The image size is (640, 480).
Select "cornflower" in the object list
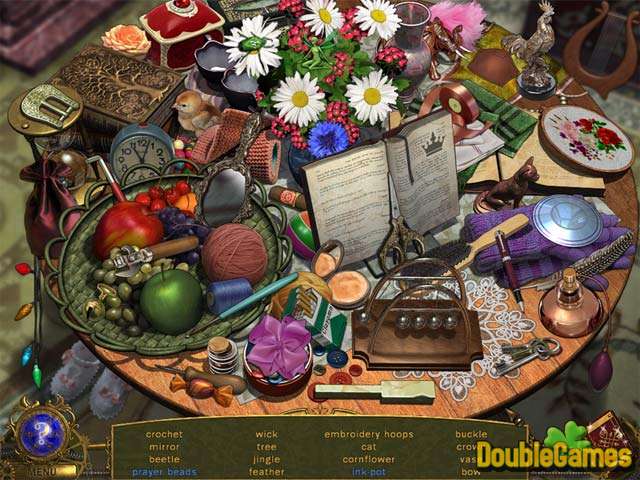(x=368, y=459)
